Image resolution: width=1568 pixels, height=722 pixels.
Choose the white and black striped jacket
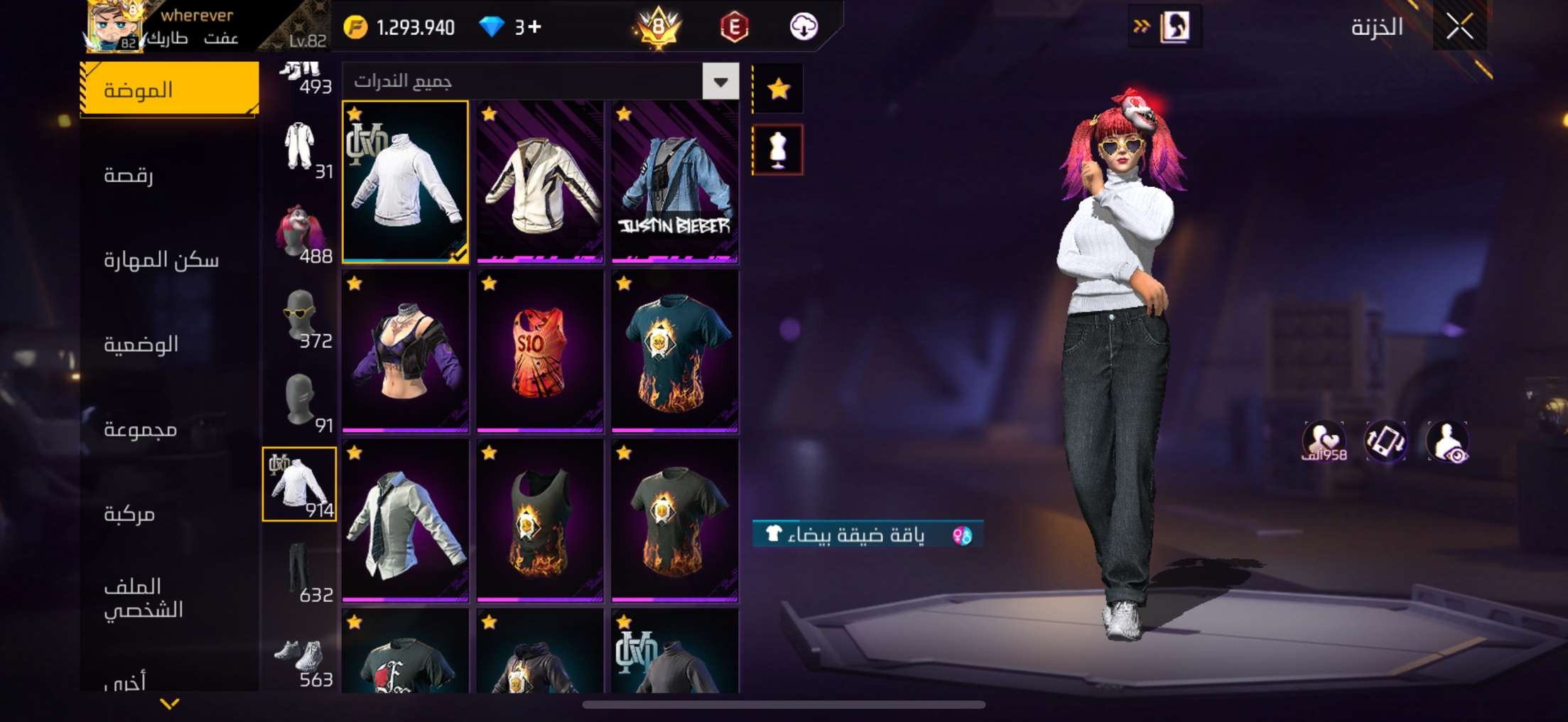pos(539,182)
